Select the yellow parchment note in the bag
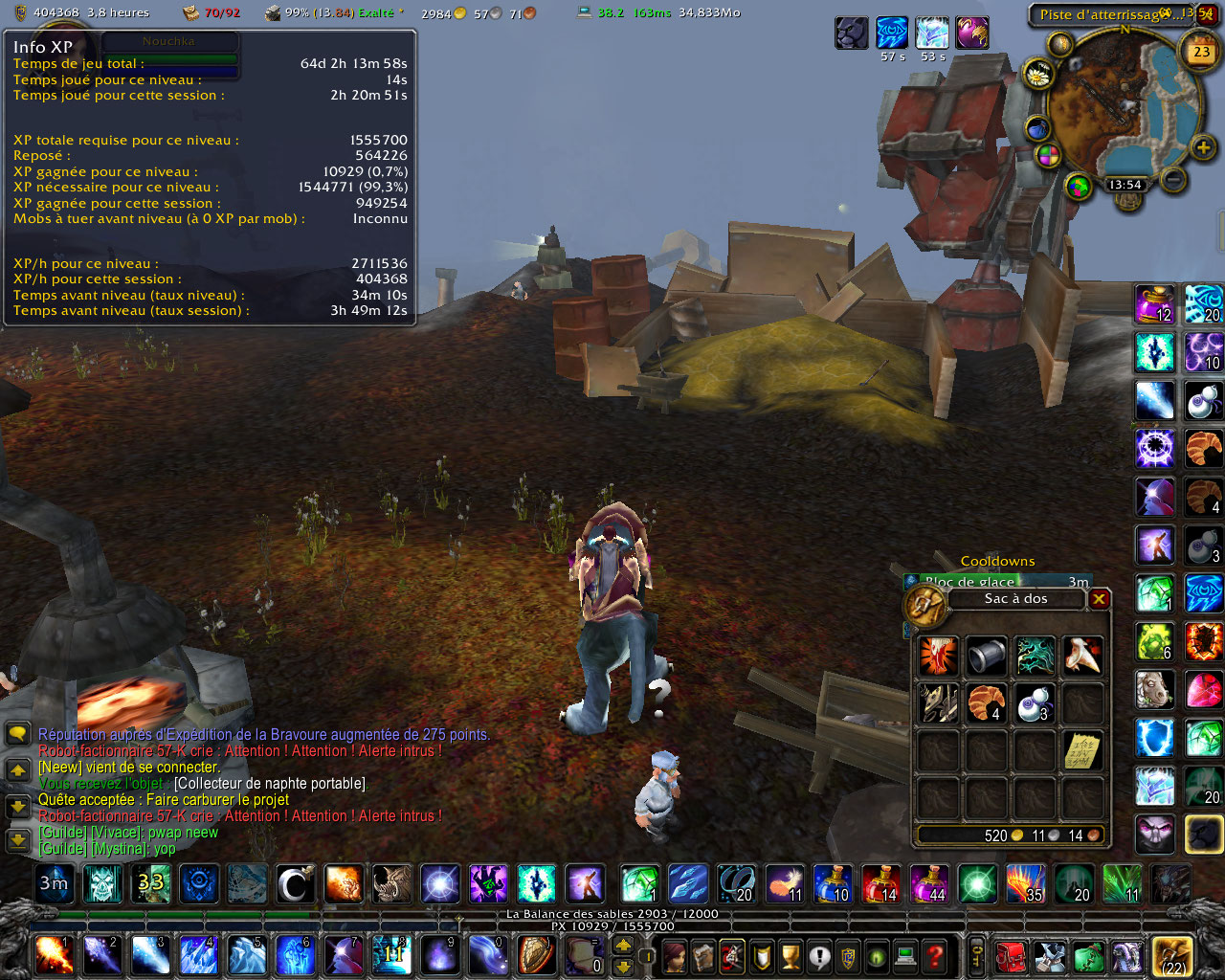This screenshot has height=980, width=1225. [1082, 751]
